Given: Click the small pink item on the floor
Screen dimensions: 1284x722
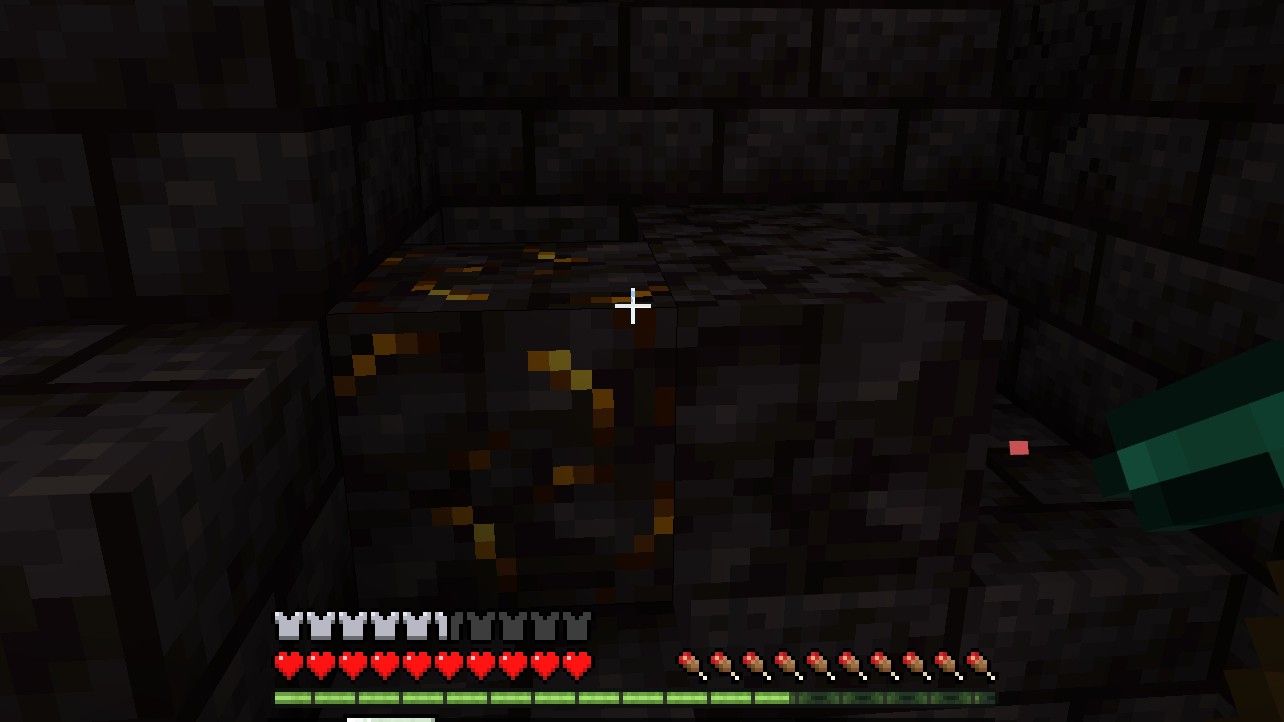Looking at the screenshot, I should coord(1018,448).
